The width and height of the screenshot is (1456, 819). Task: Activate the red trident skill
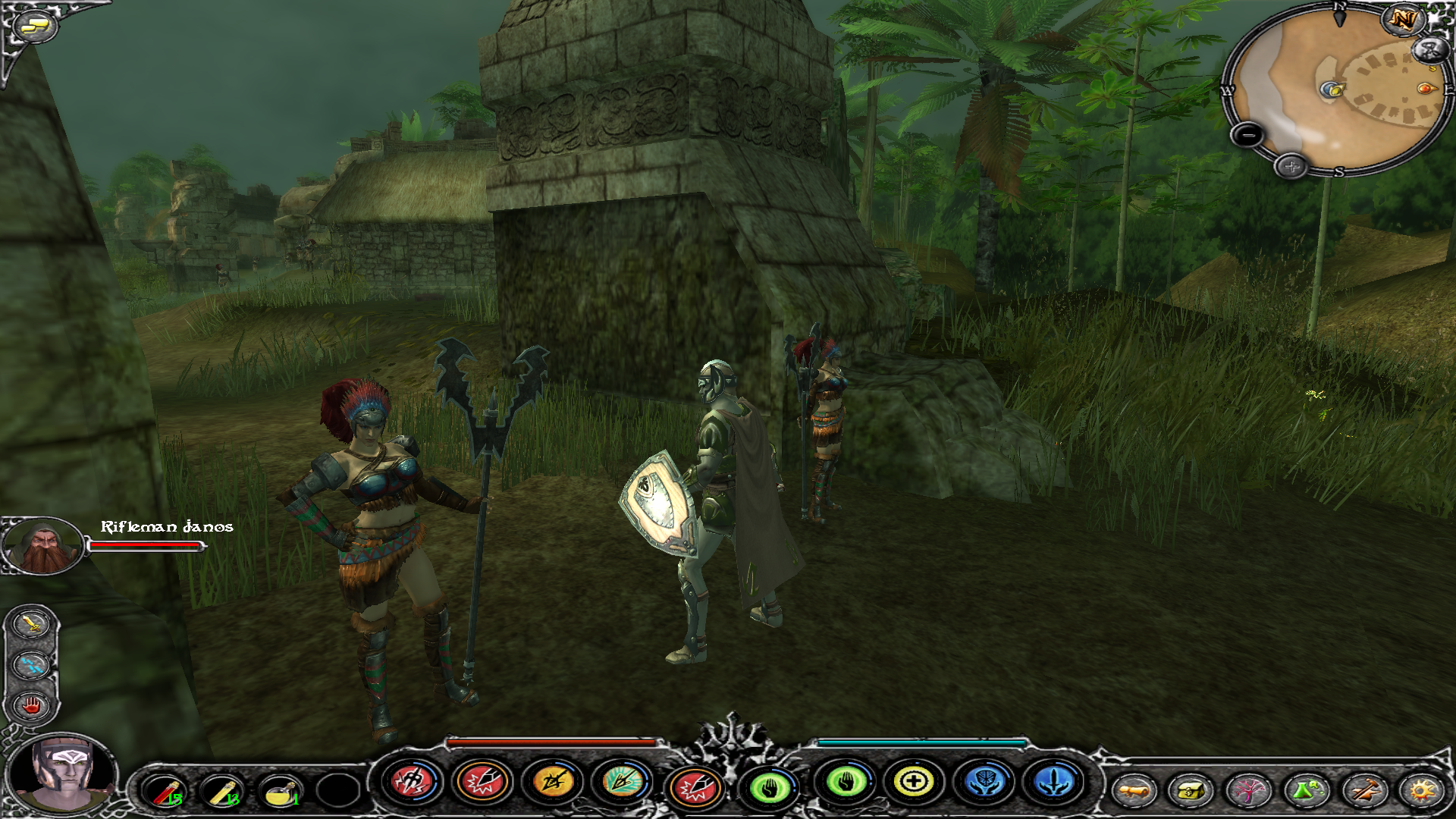click(413, 781)
